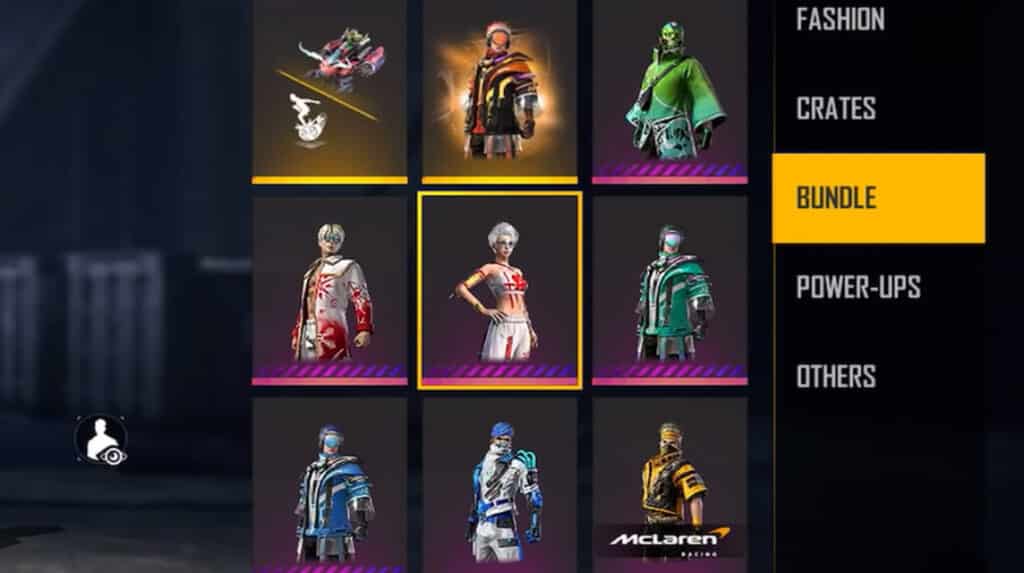Select the teal jacket visor bundle
The width and height of the screenshot is (1024, 573).
coord(669,290)
